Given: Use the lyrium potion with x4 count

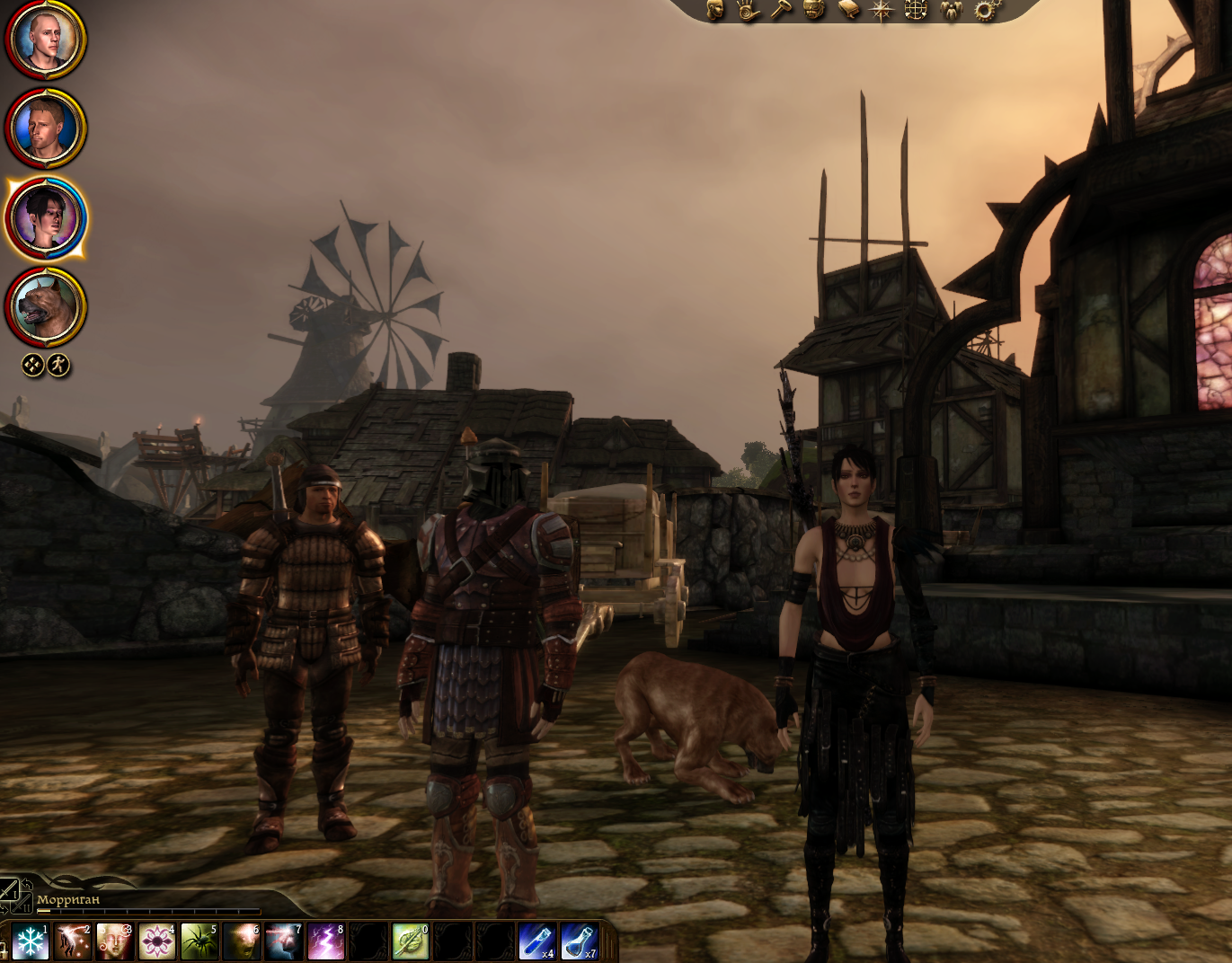Looking at the screenshot, I should tap(536, 942).
